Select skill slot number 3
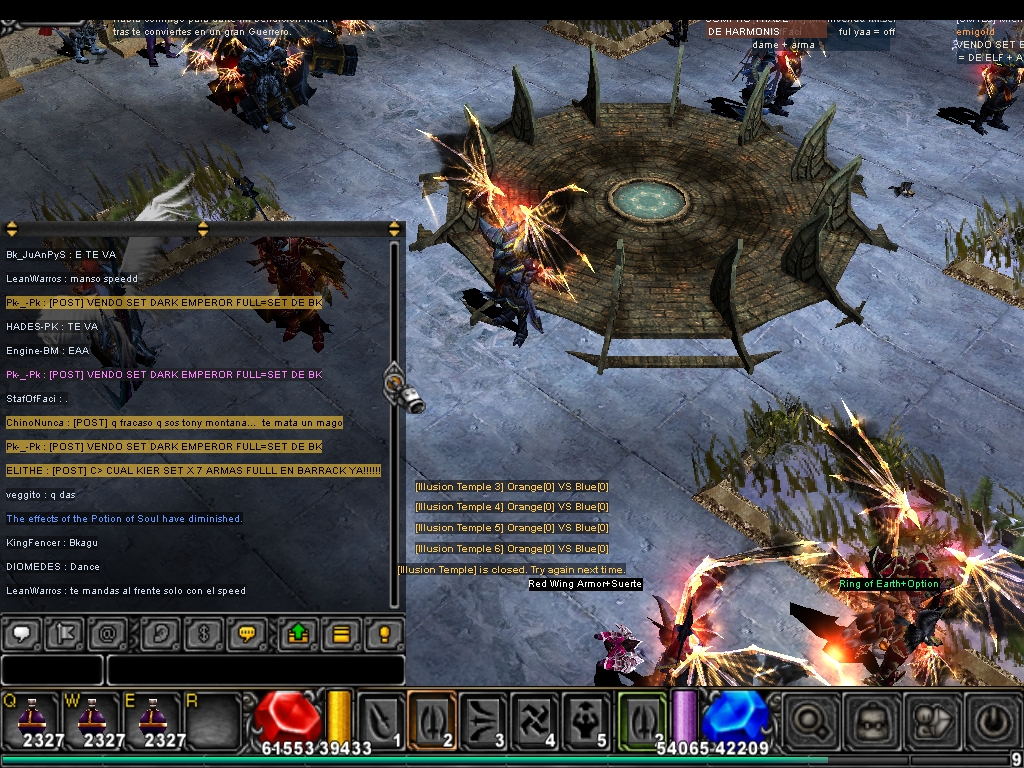The image size is (1024, 768). point(484,720)
